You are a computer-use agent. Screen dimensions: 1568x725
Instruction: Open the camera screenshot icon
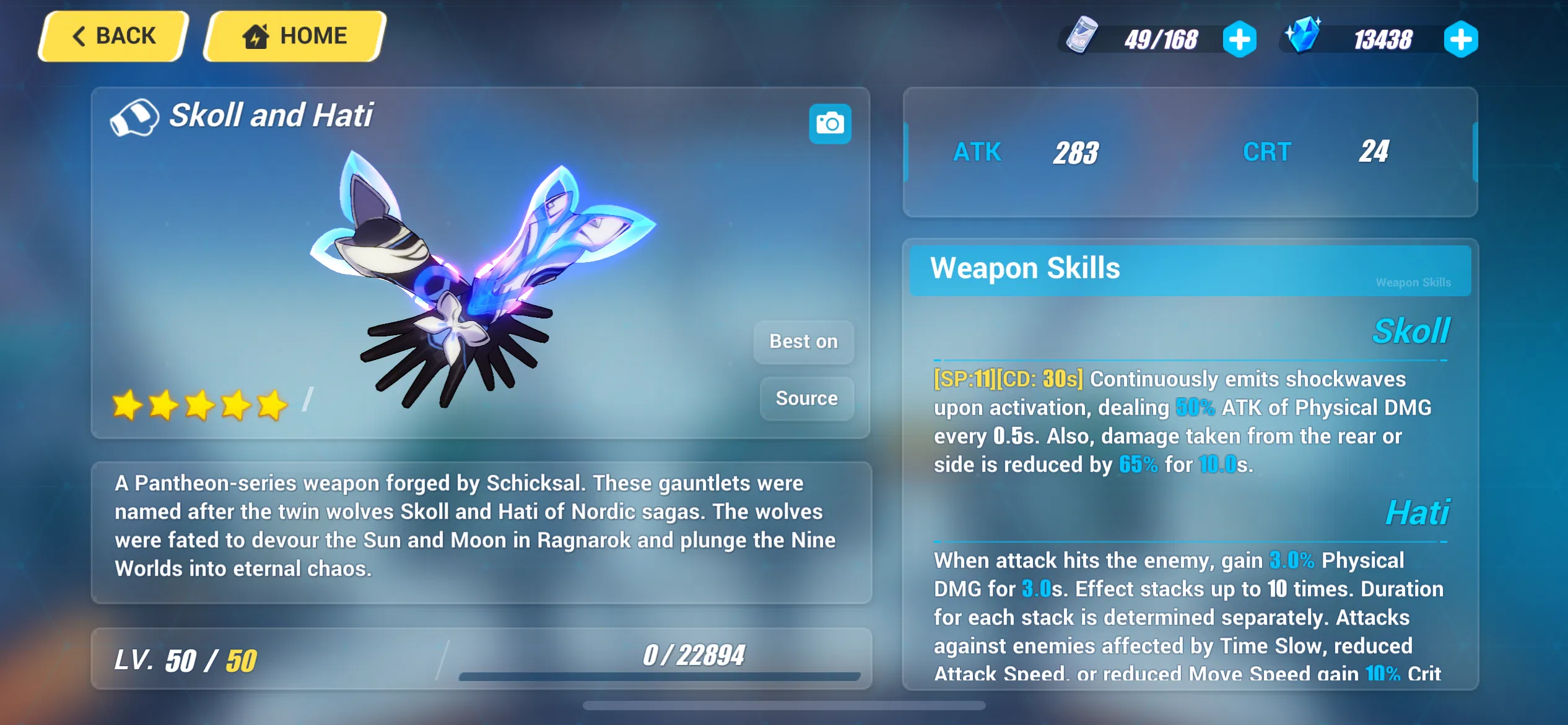[830, 125]
